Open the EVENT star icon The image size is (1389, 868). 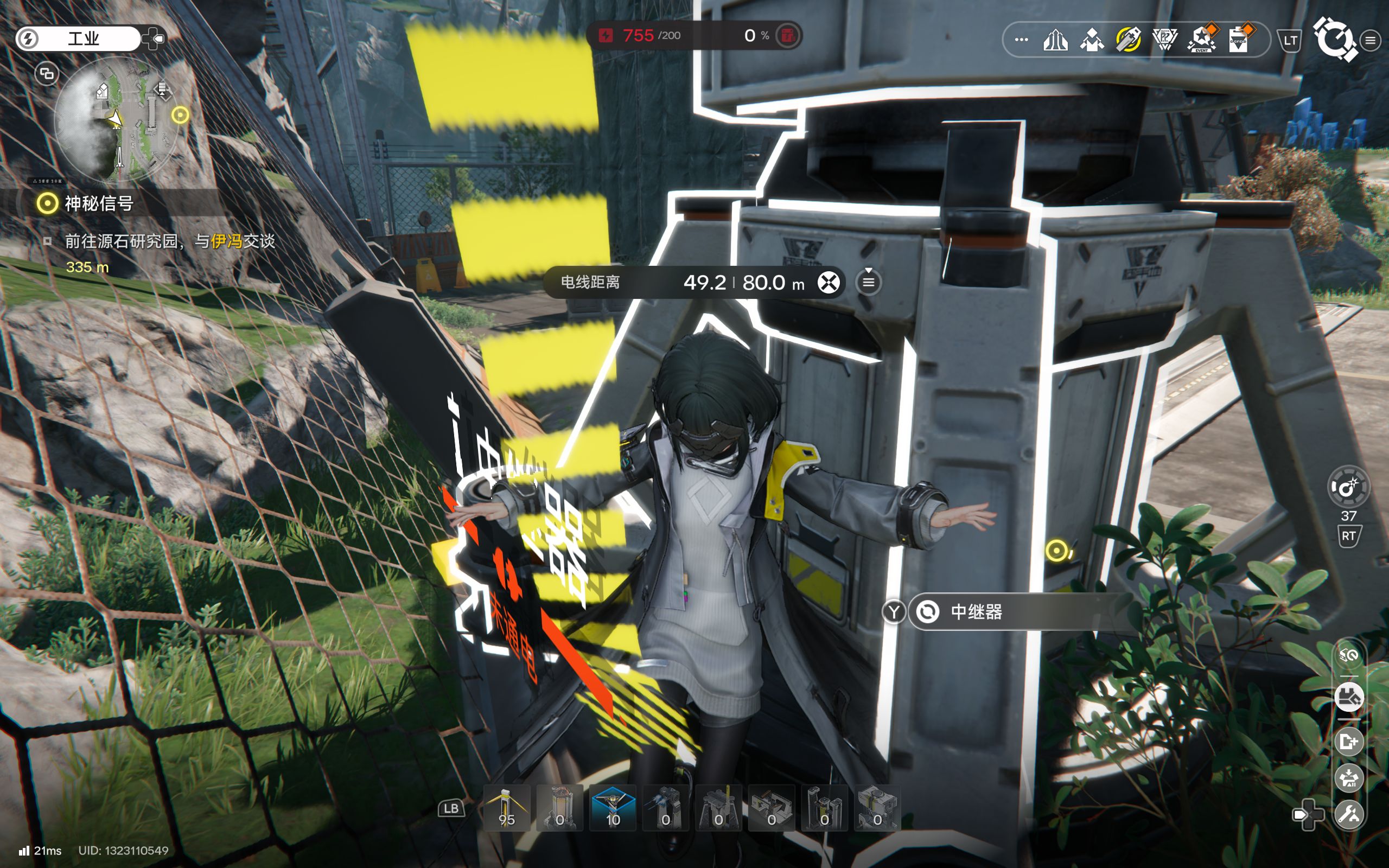(x=1201, y=40)
